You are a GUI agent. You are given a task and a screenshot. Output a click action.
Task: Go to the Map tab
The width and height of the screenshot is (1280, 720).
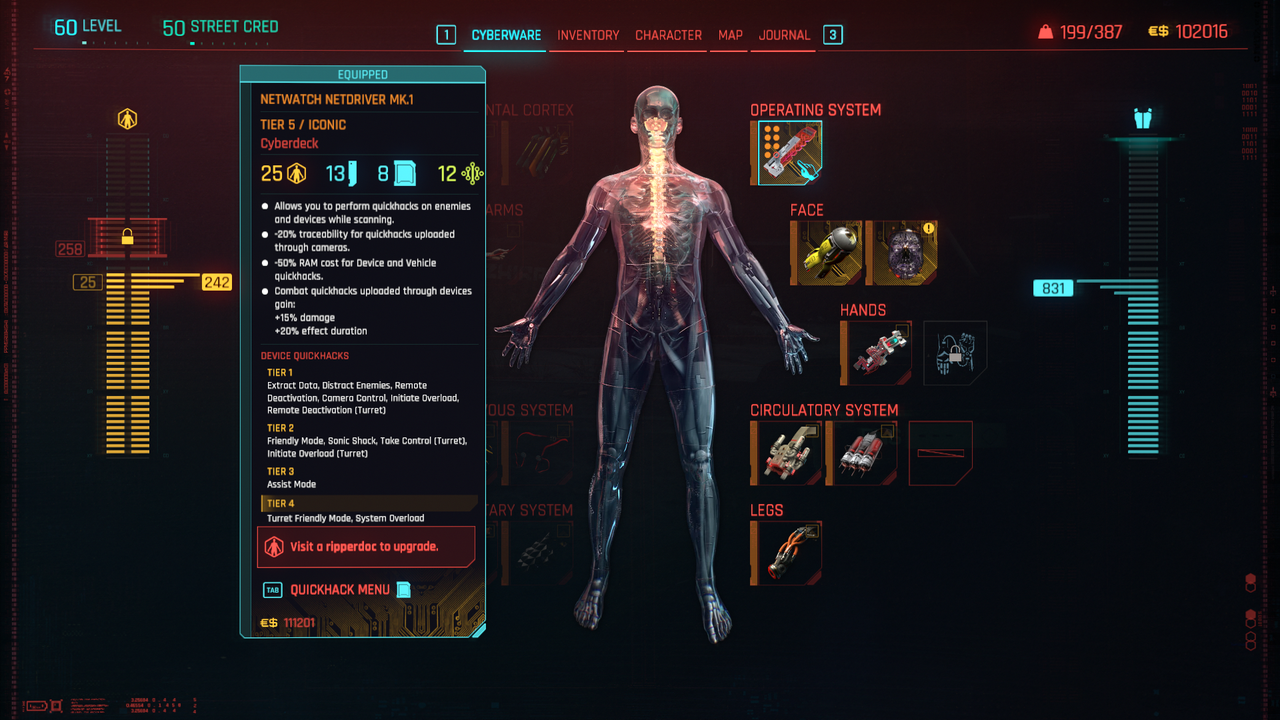point(730,35)
